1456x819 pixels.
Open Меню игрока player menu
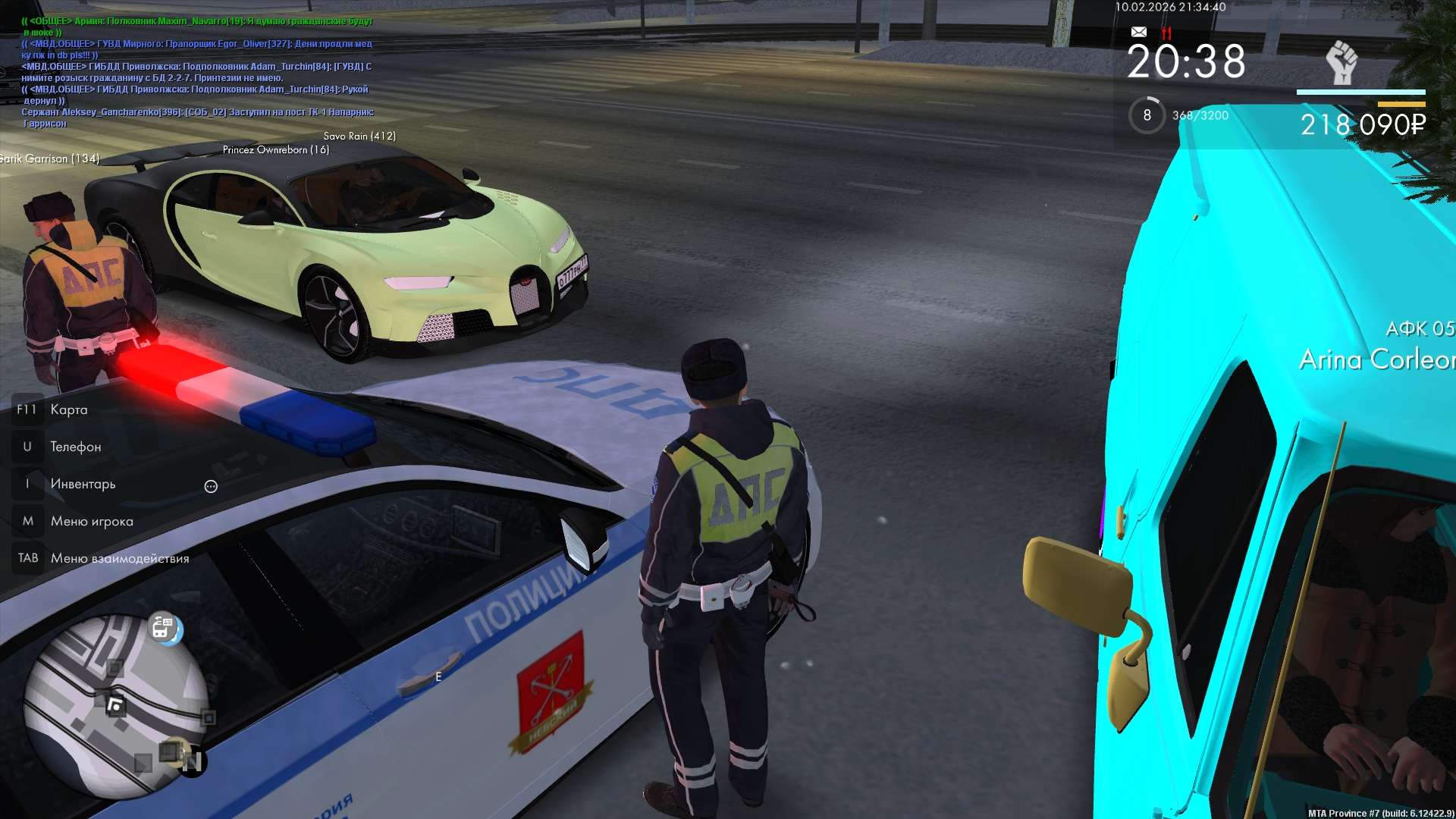pos(91,521)
